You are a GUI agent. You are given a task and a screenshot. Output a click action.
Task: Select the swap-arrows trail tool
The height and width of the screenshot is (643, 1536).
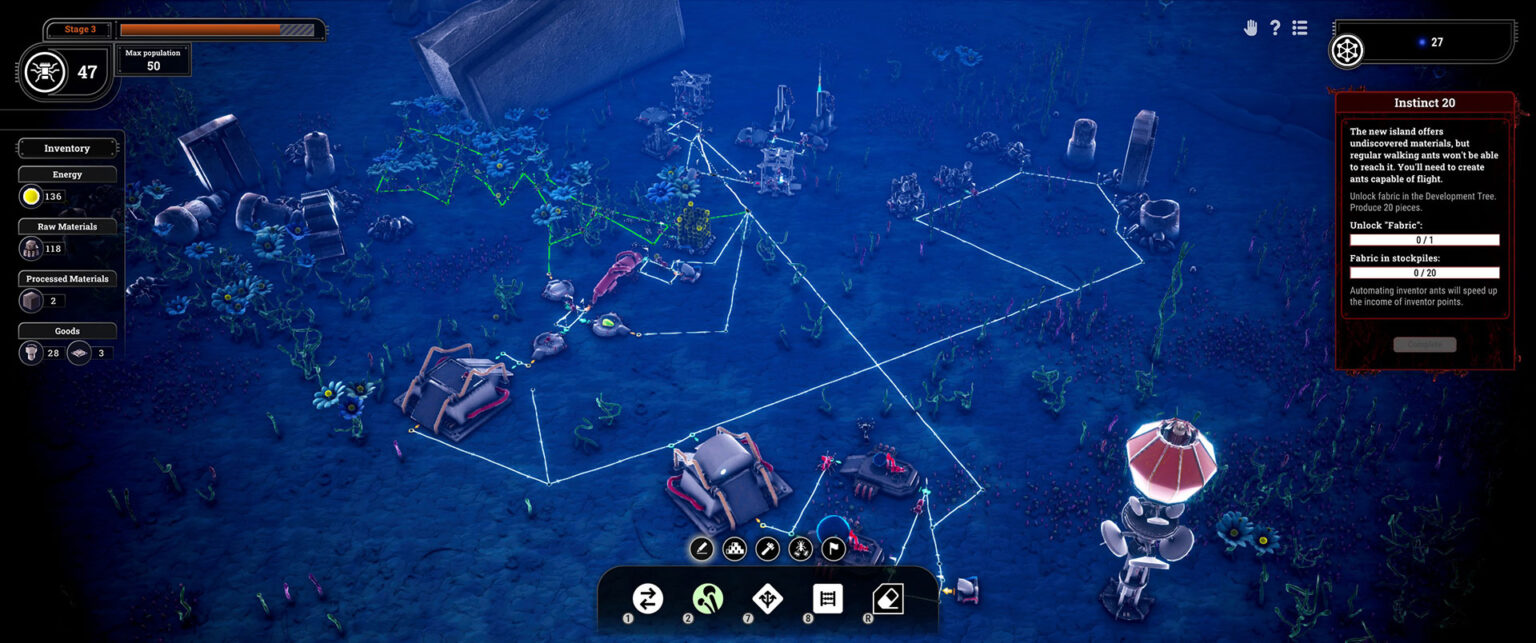coord(647,599)
